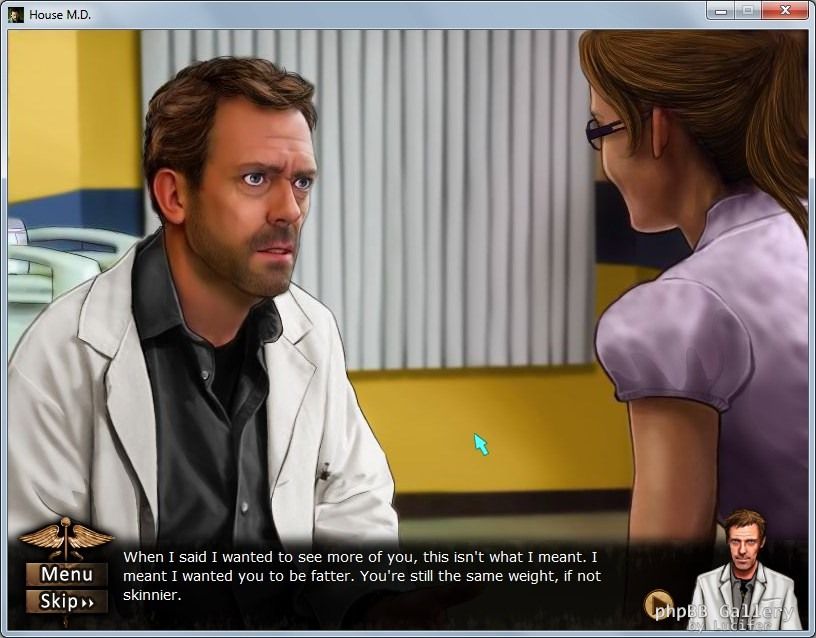Open the game Menu
The image size is (816, 638).
click(x=67, y=574)
